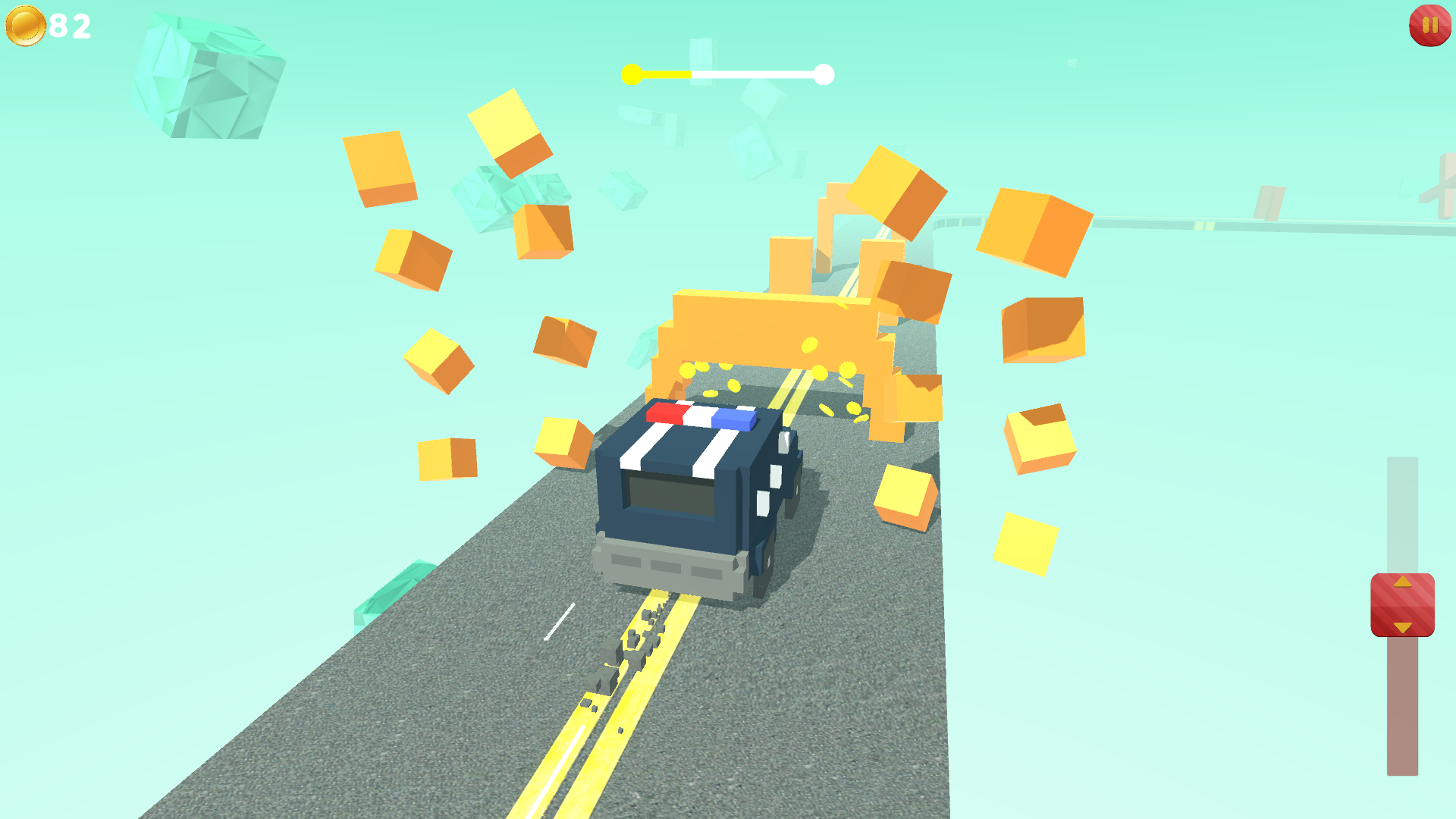Toggle the red gear shift knob
Screen dimensions: 1456x819
[1402, 604]
